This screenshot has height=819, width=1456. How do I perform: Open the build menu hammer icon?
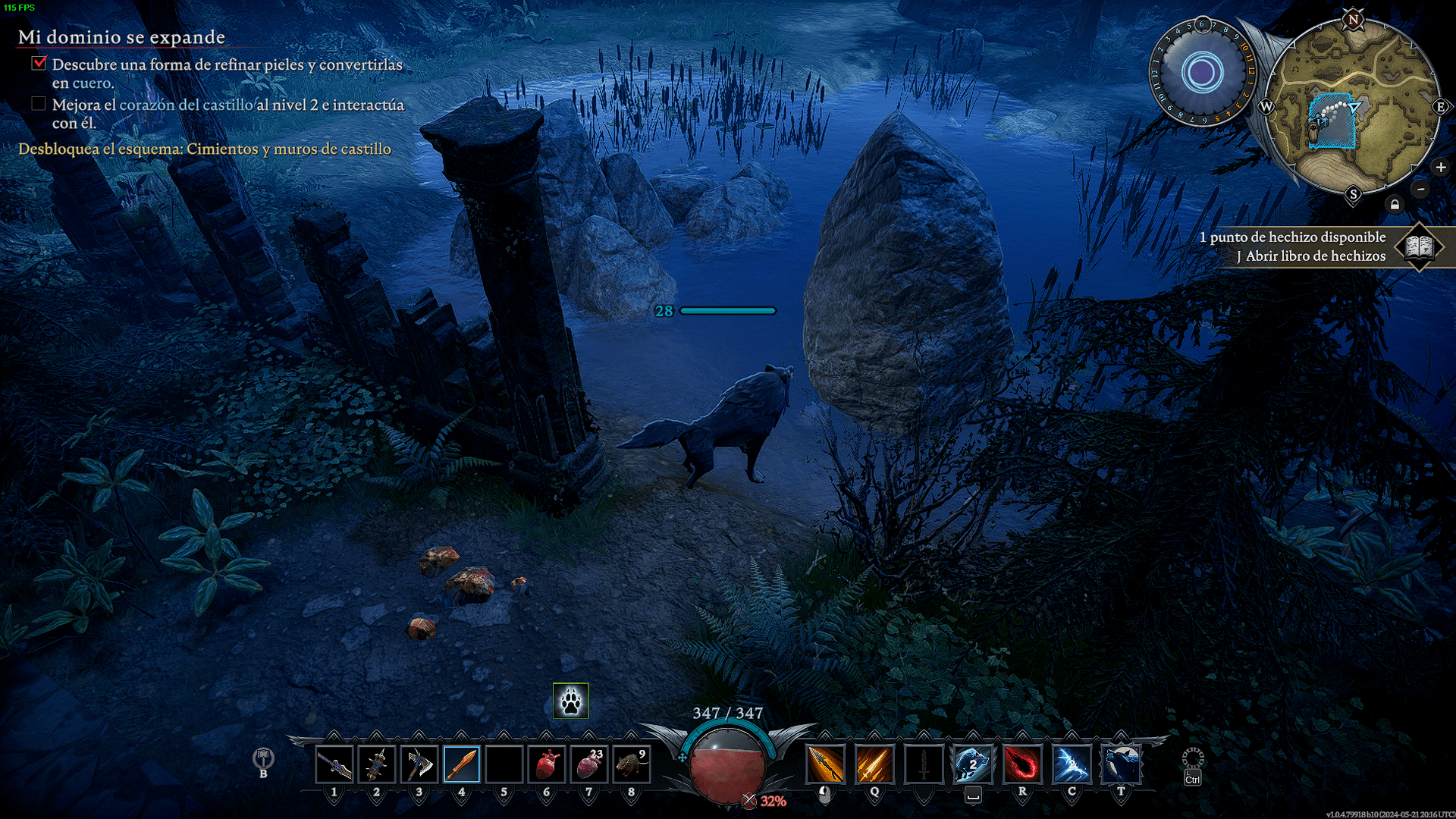pyautogui.click(x=263, y=758)
